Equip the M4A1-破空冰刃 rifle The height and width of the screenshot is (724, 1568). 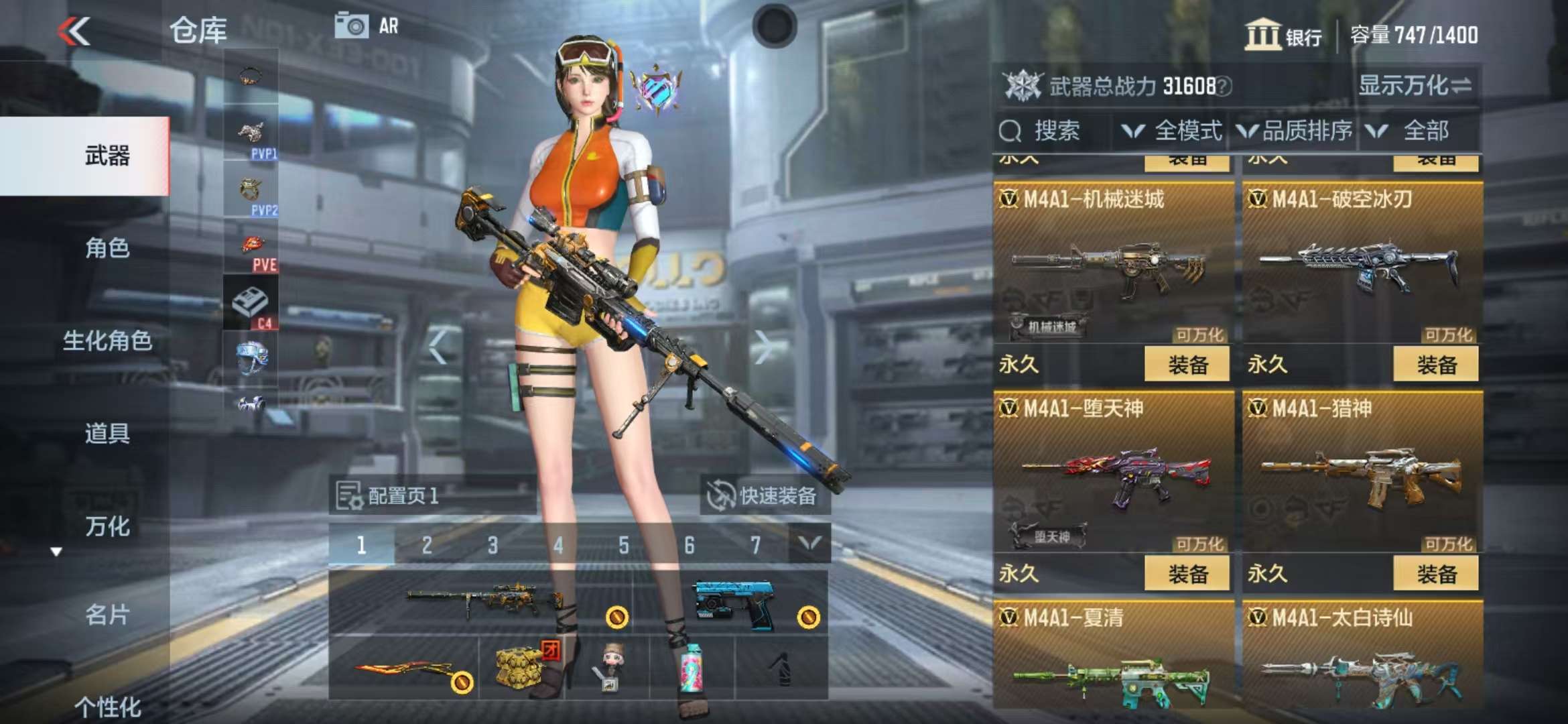click(x=1435, y=365)
